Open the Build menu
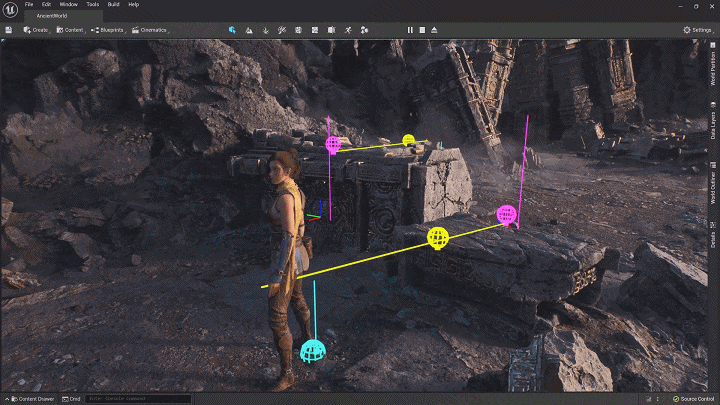 (x=113, y=5)
